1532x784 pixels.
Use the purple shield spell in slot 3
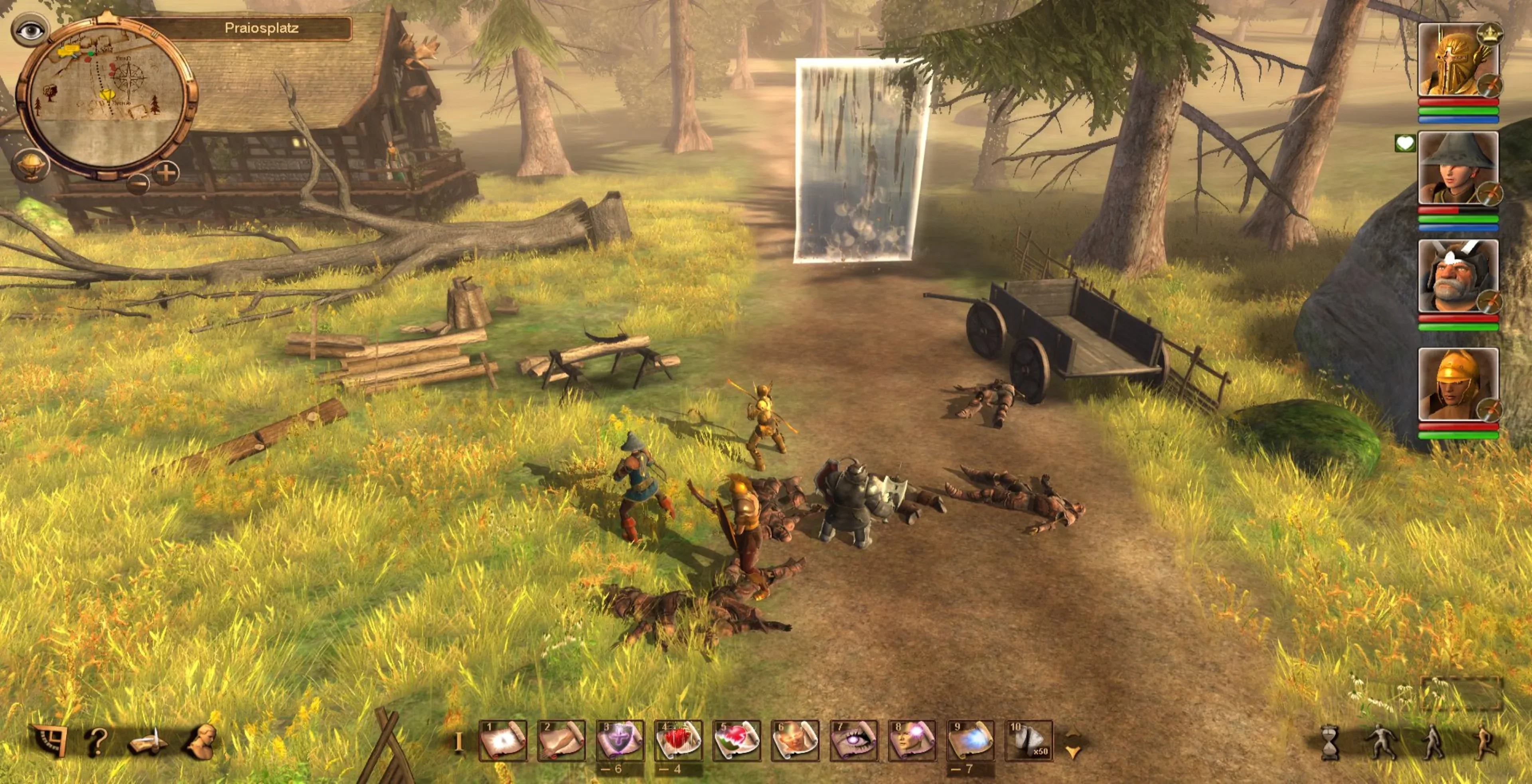pos(620,741)
